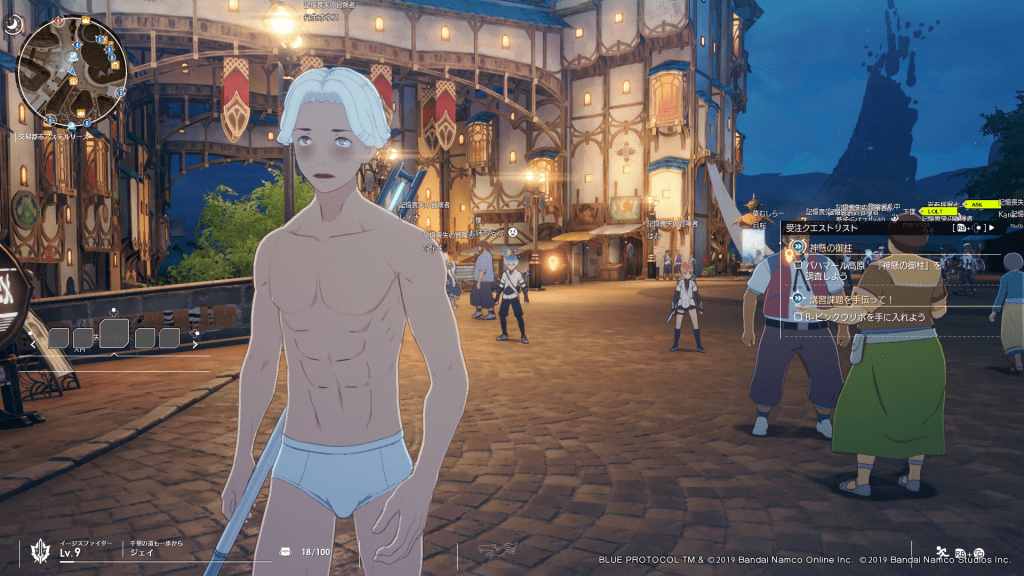Click the left arrow of the shortcut bar
Screen dimensions: 1024x576
[x=34, y=340]
